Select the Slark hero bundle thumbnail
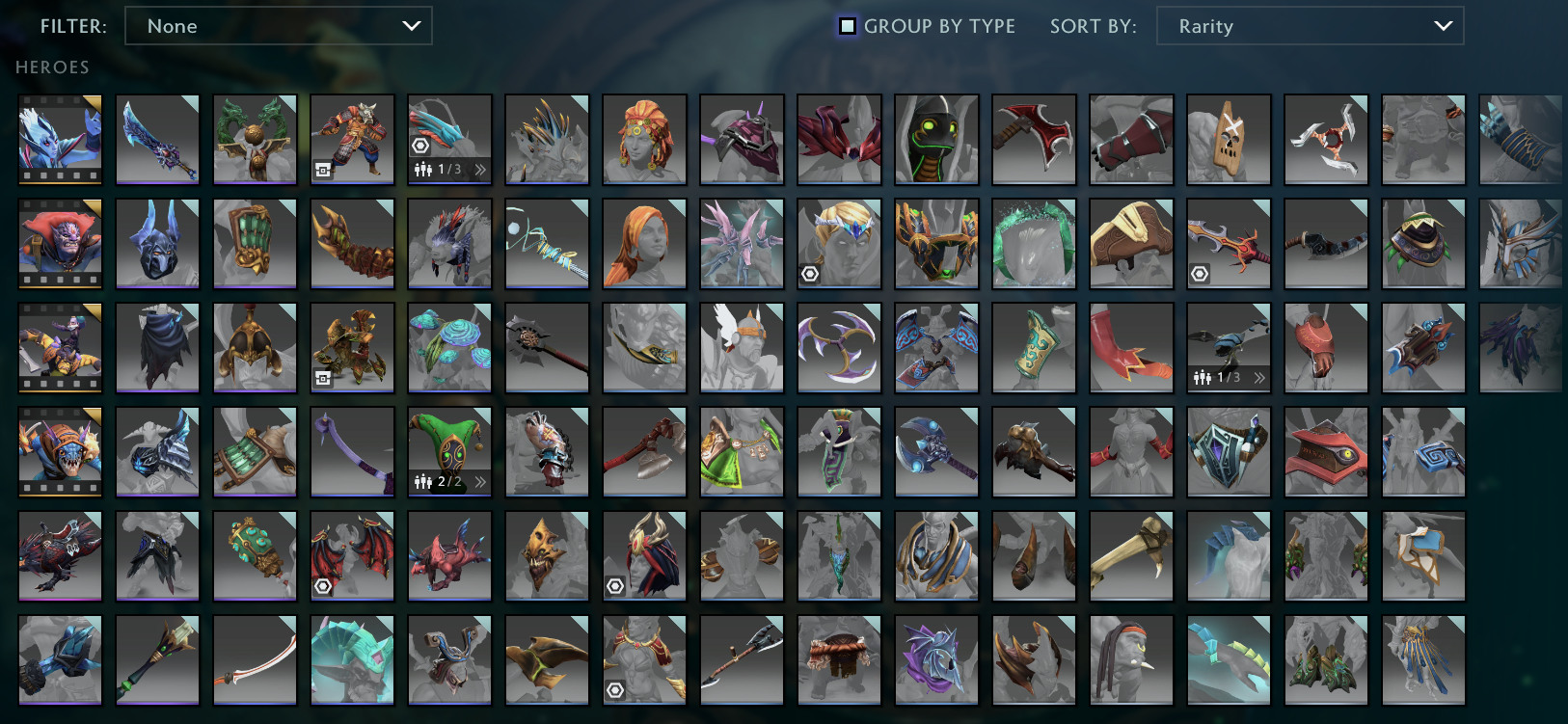This screenshot has height=724, width=1568. [x=60, y=452]
